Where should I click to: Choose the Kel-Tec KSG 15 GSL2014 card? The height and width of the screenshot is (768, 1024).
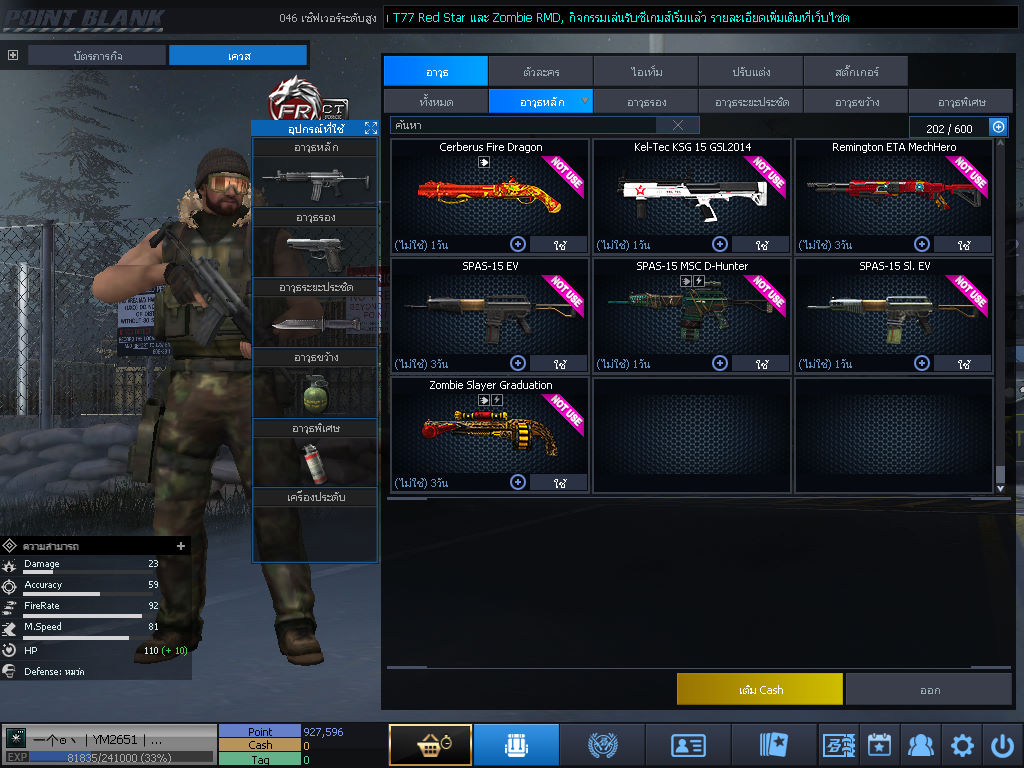[x=692, y=190]
